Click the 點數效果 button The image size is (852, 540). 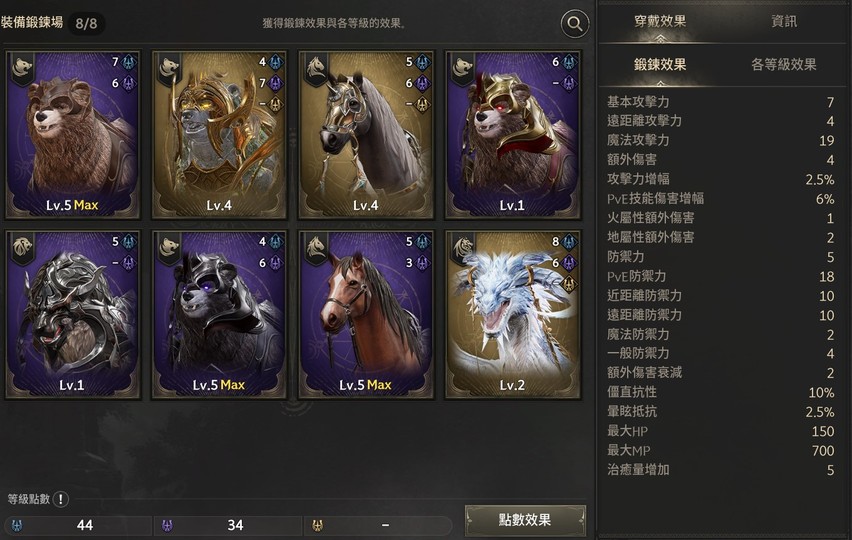[x=525, y=520]
